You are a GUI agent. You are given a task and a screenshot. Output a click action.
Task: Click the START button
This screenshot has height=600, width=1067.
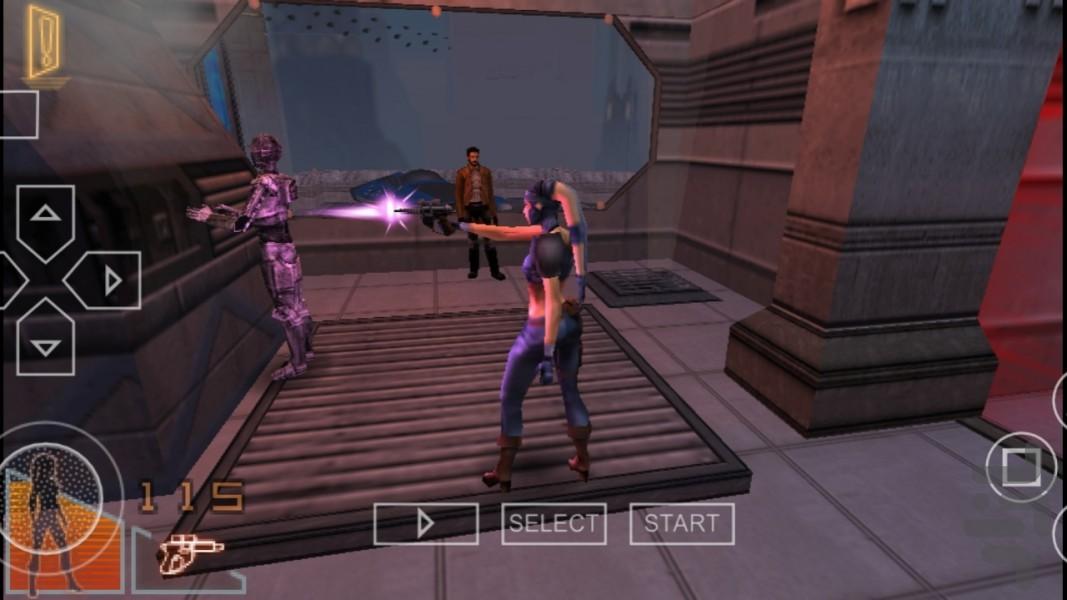tap(681, 523)
